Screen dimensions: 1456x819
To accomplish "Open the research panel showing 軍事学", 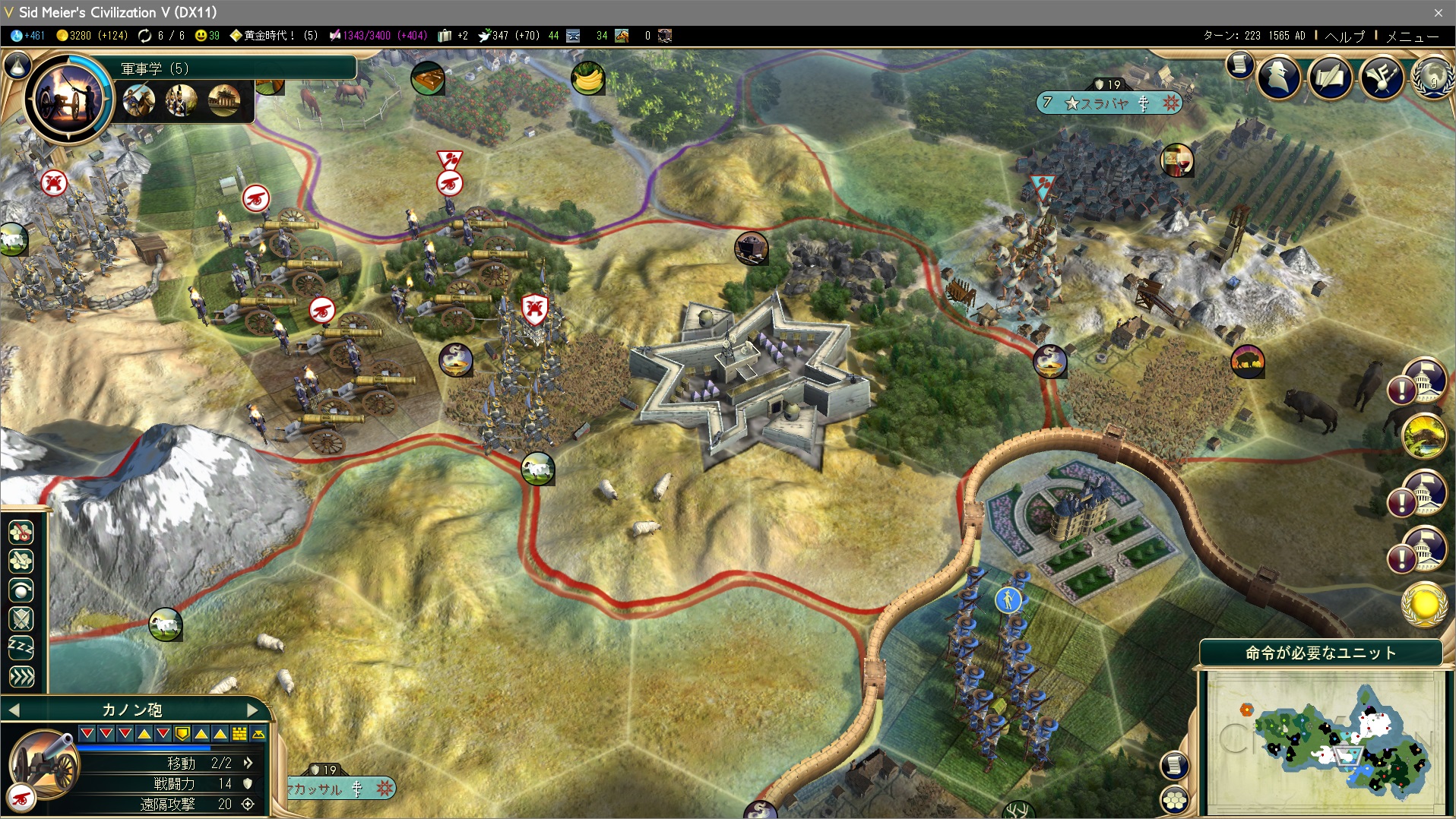I will click(68, 96).
